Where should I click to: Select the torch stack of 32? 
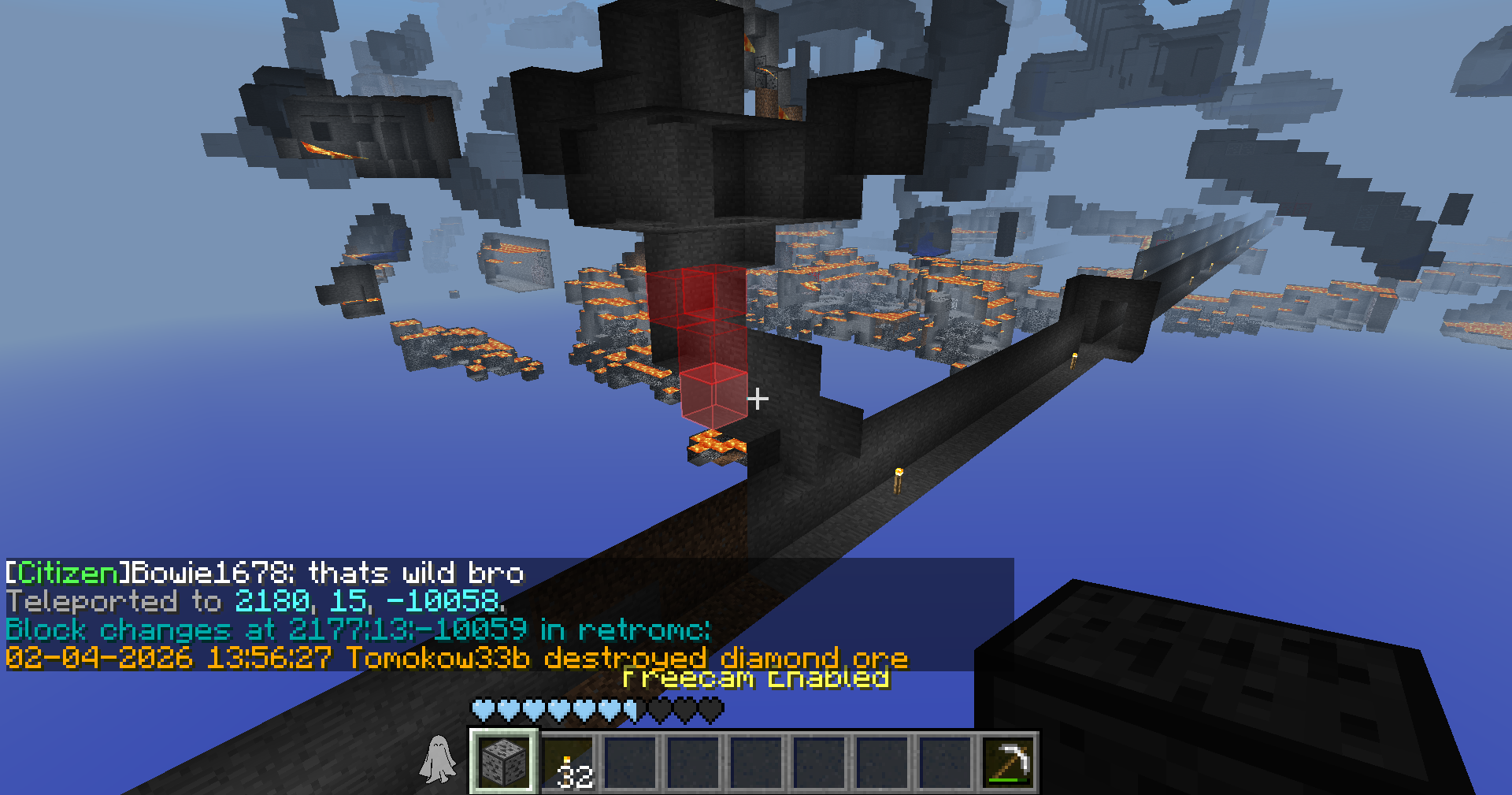point(568,763)
